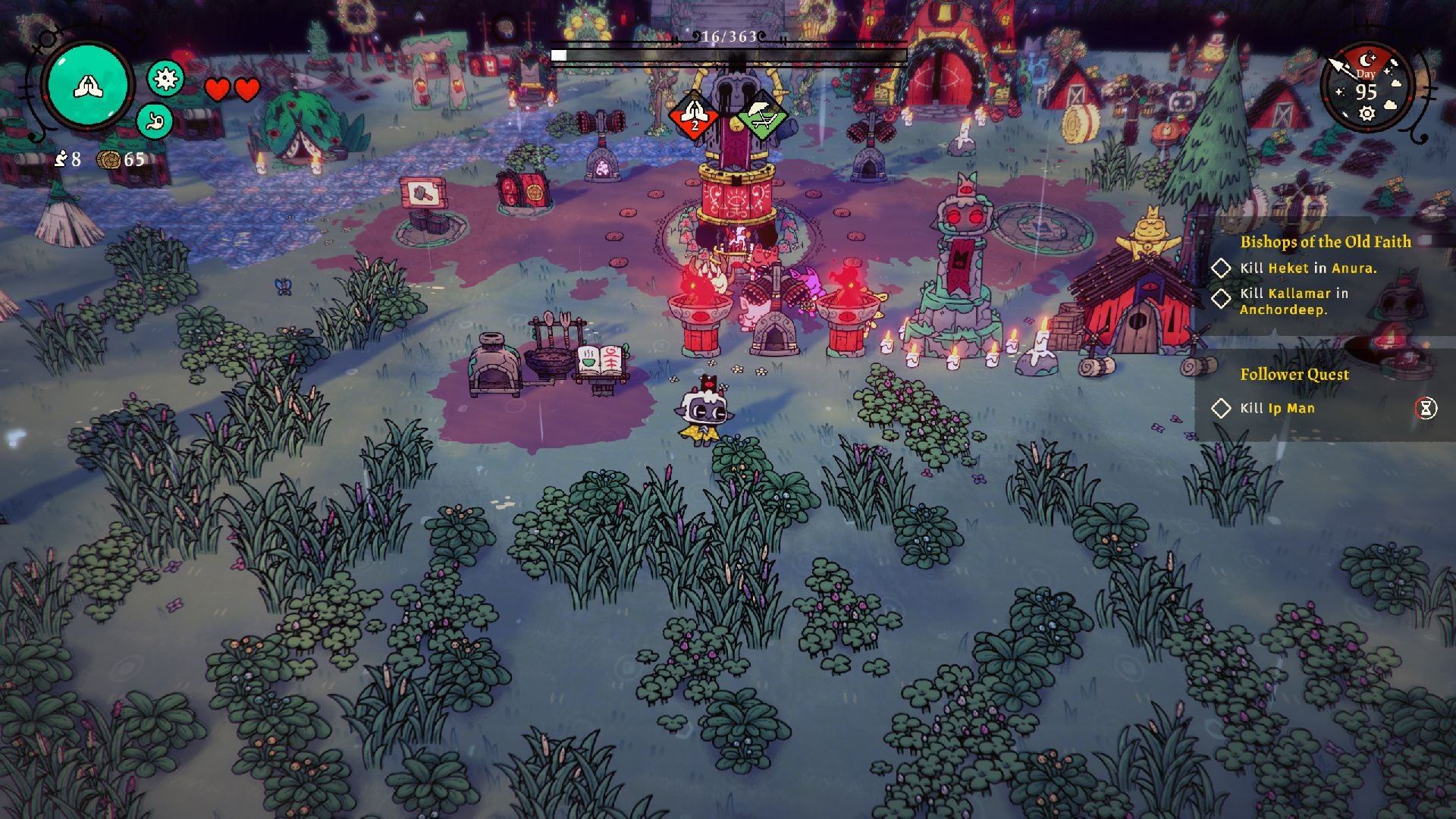Screen dimensions: 1456x819
Task: Click the red diamond praying hands icon
Action: point(693,116)
